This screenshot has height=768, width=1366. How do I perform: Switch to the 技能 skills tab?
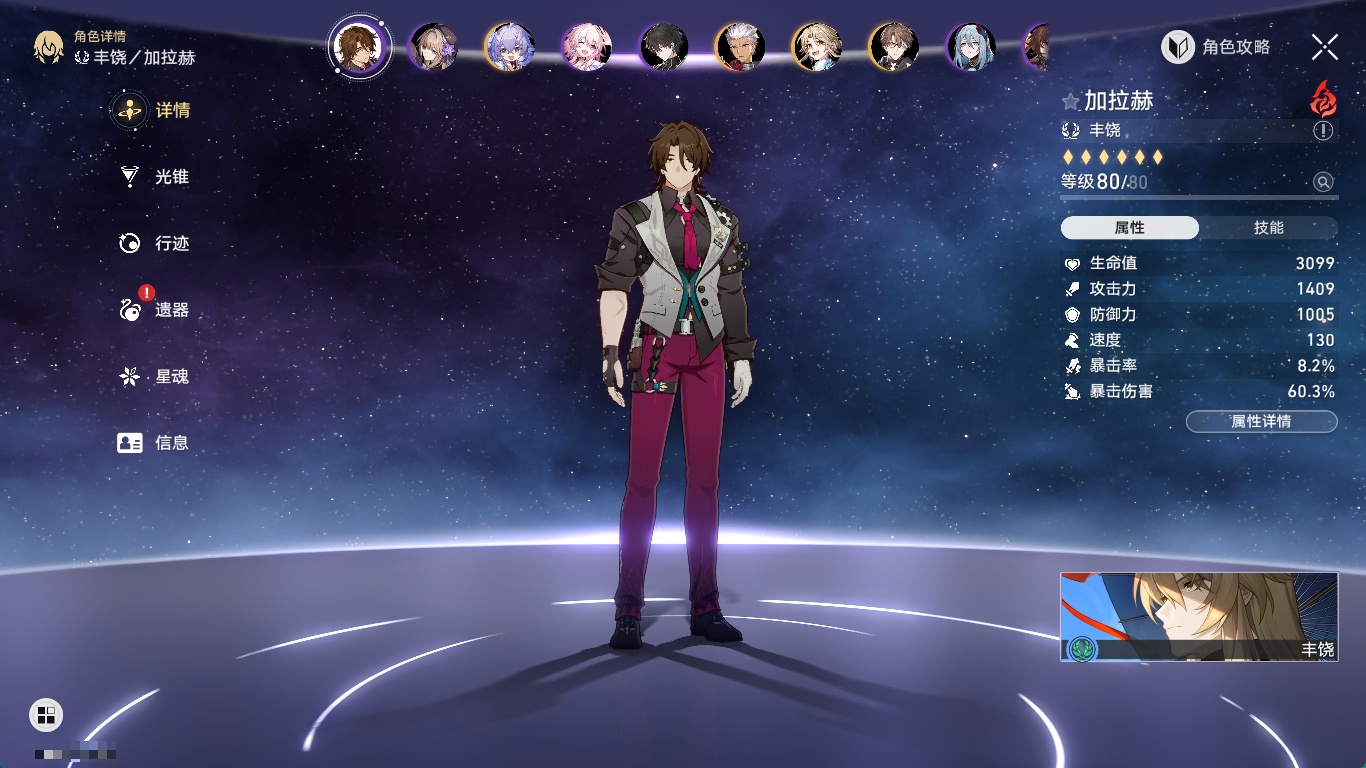[1268, 228]
